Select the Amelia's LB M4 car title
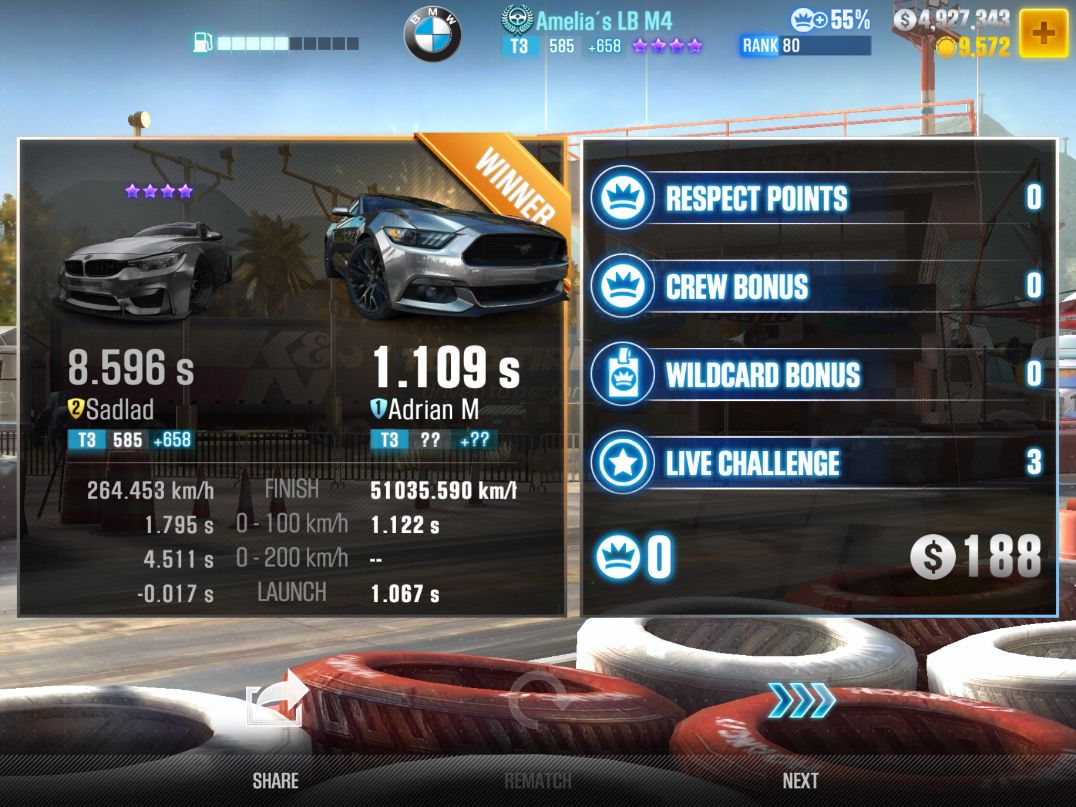 pos(603,20)
